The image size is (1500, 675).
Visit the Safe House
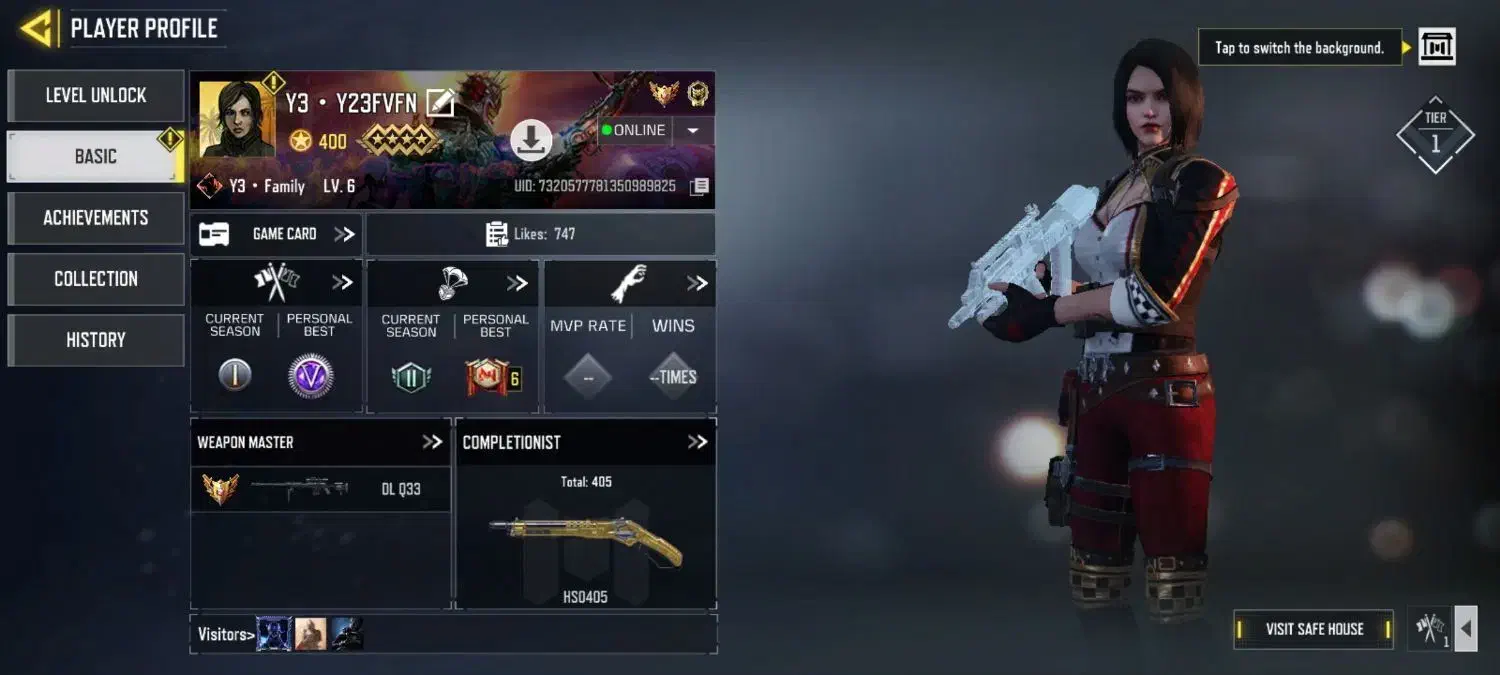(1313, 629)
